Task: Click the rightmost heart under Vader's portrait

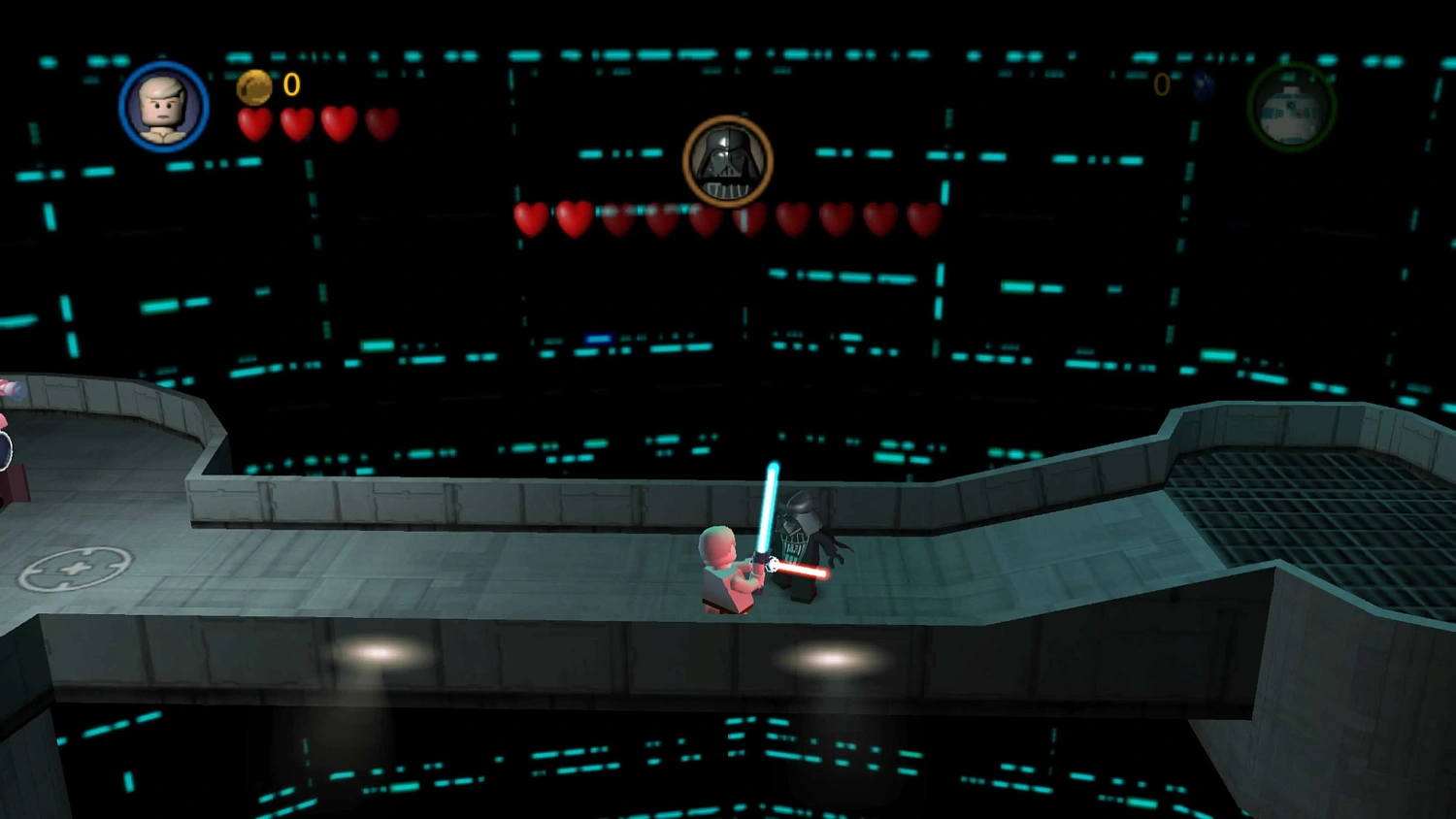Action: (x=920, y=219)
